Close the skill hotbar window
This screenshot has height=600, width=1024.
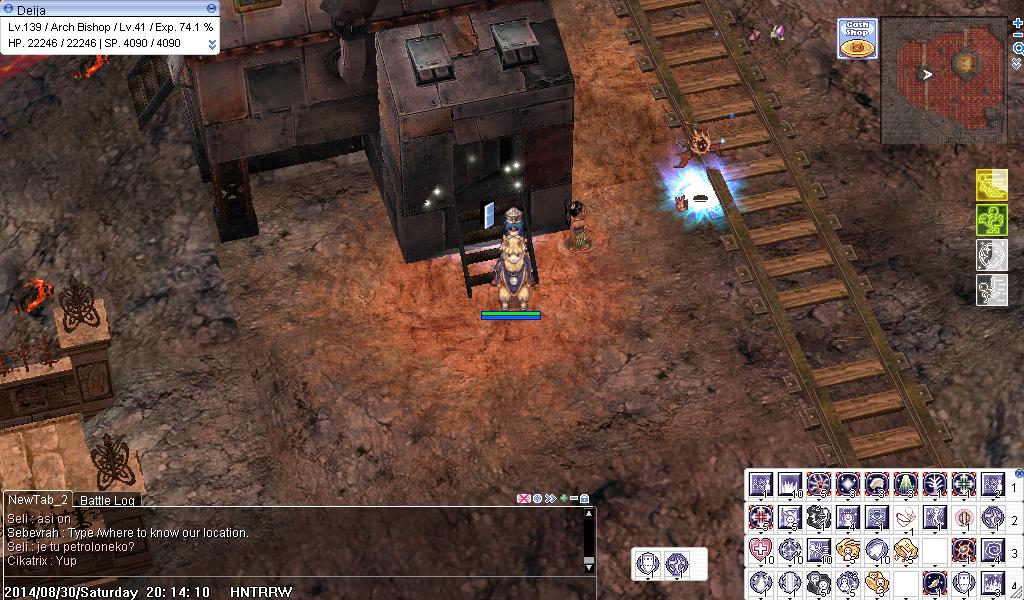click(1018, 474)
